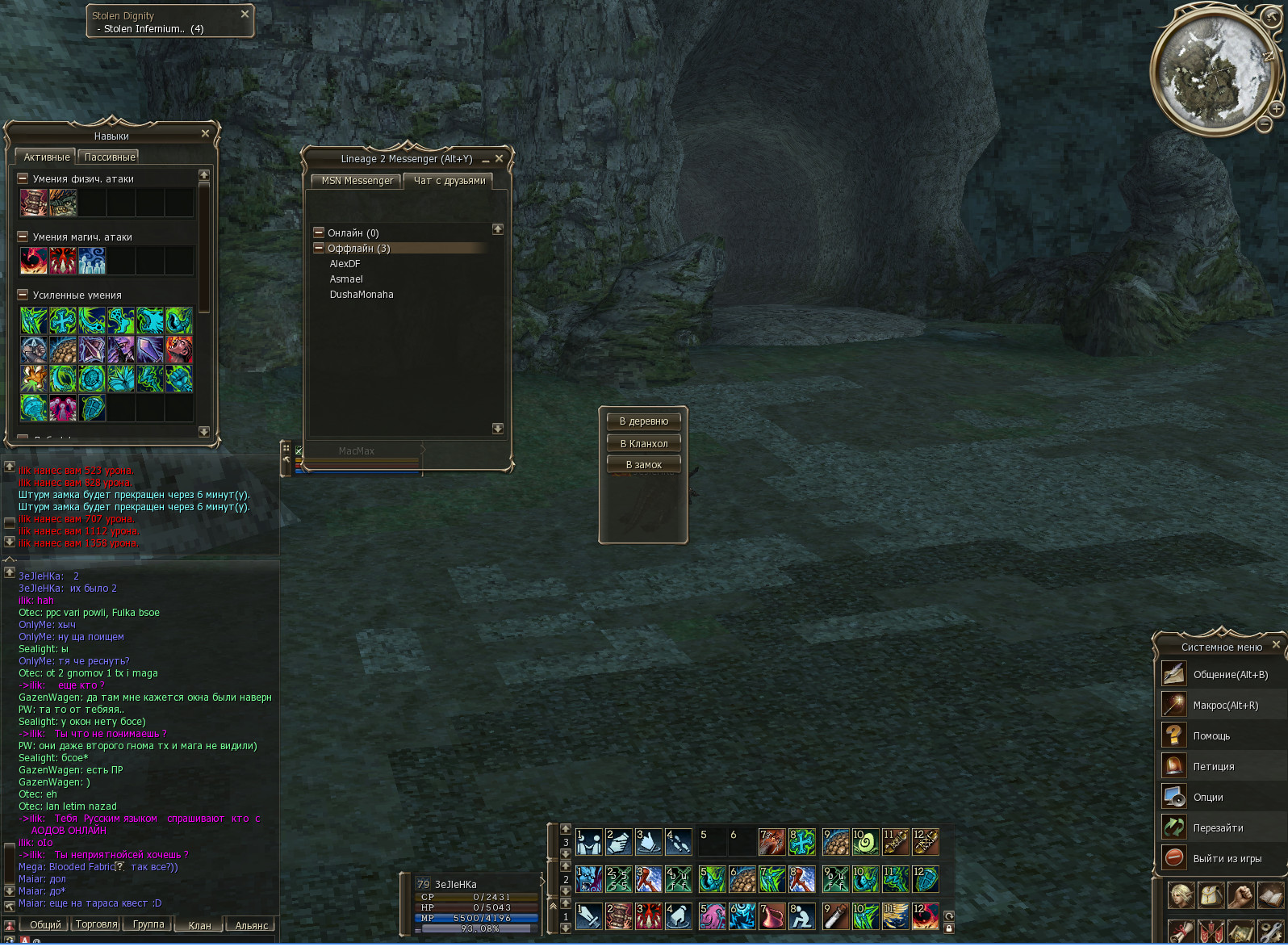Choose the "В деревню" respawn button
The image size is (1288, 951).
coord(643,421)
